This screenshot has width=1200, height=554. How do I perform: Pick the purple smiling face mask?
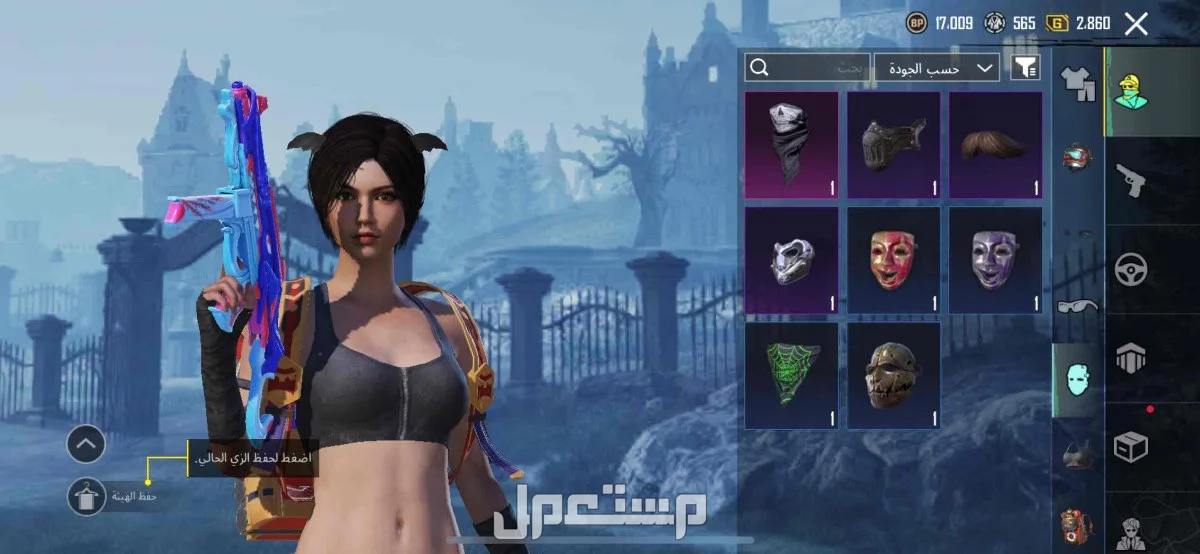click(x=995, y=260)
